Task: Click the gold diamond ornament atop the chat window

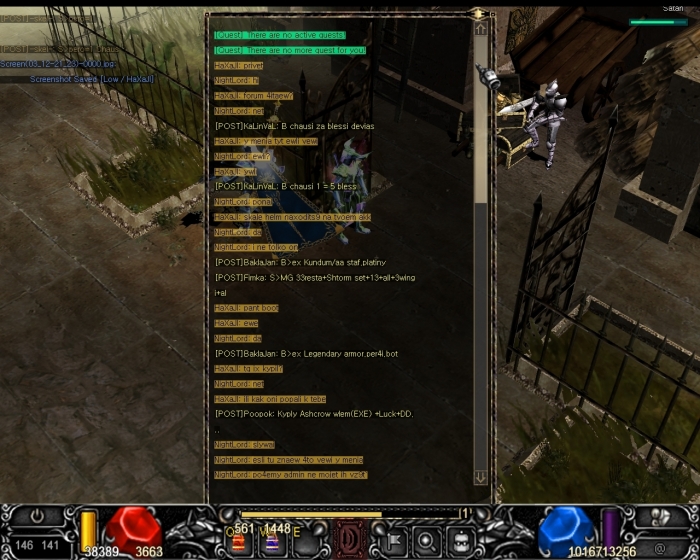Action: point(479,14)
